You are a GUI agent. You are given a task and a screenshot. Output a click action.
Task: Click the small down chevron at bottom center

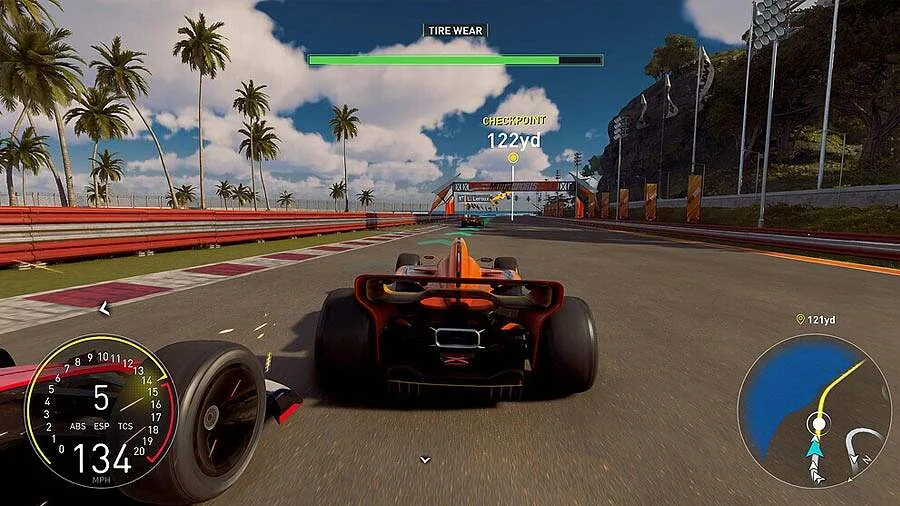pyautogui.click(x=425, y=460)
